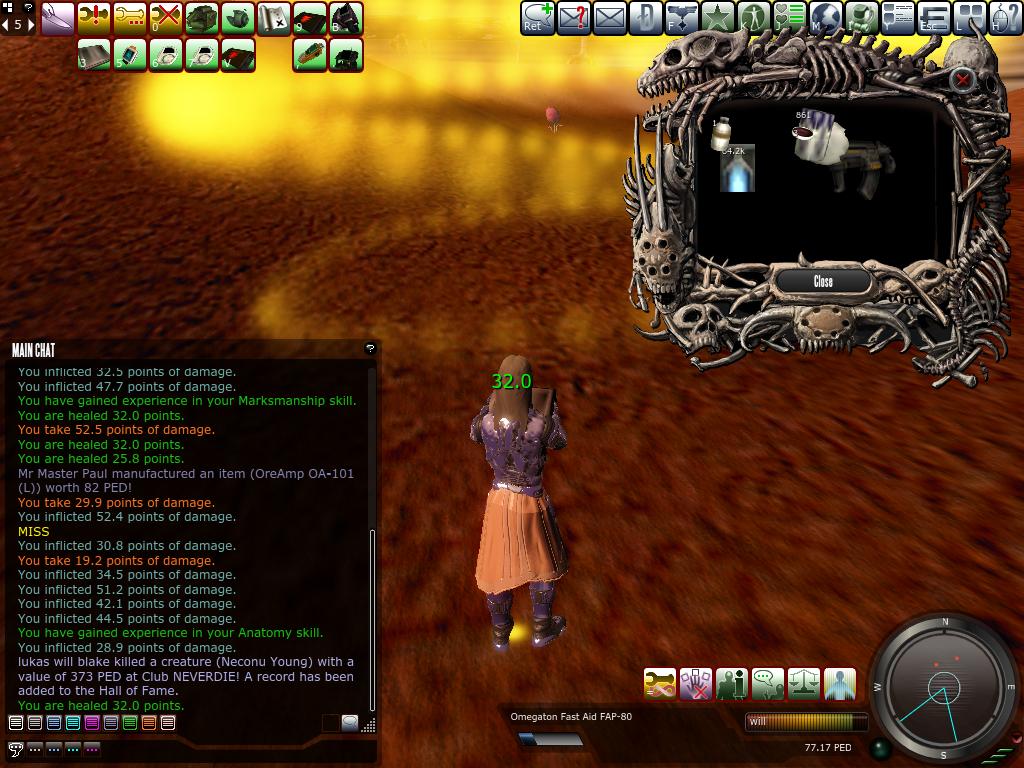Click the help question mark on Main Chat
The width and height of the screenshot is (1024, 768).
pyautogui.click(x=370, y=348)
